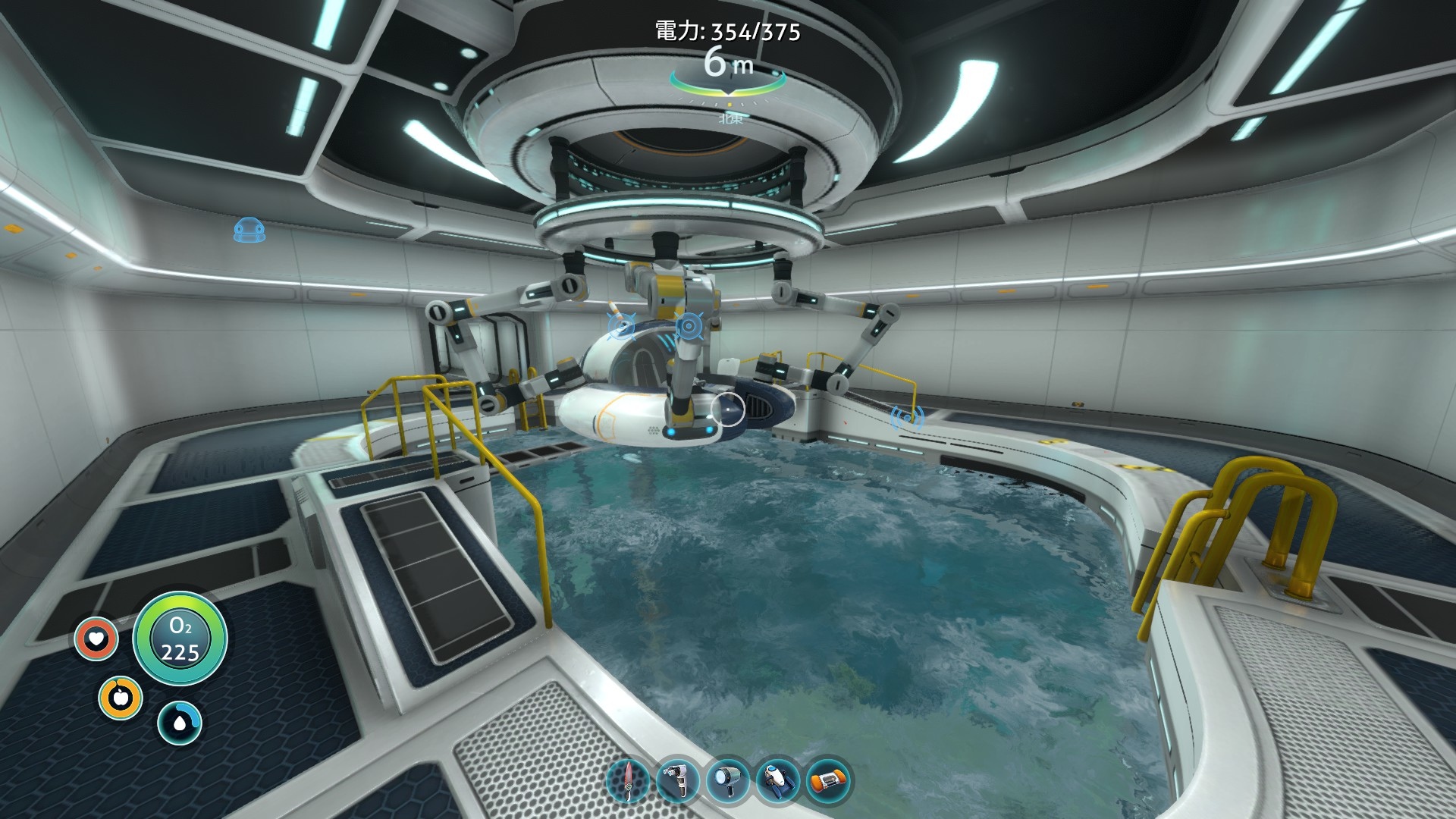
Task: Choose the flashlight hotbar slot
Action: pyautogui.click(x=727, y=780)
